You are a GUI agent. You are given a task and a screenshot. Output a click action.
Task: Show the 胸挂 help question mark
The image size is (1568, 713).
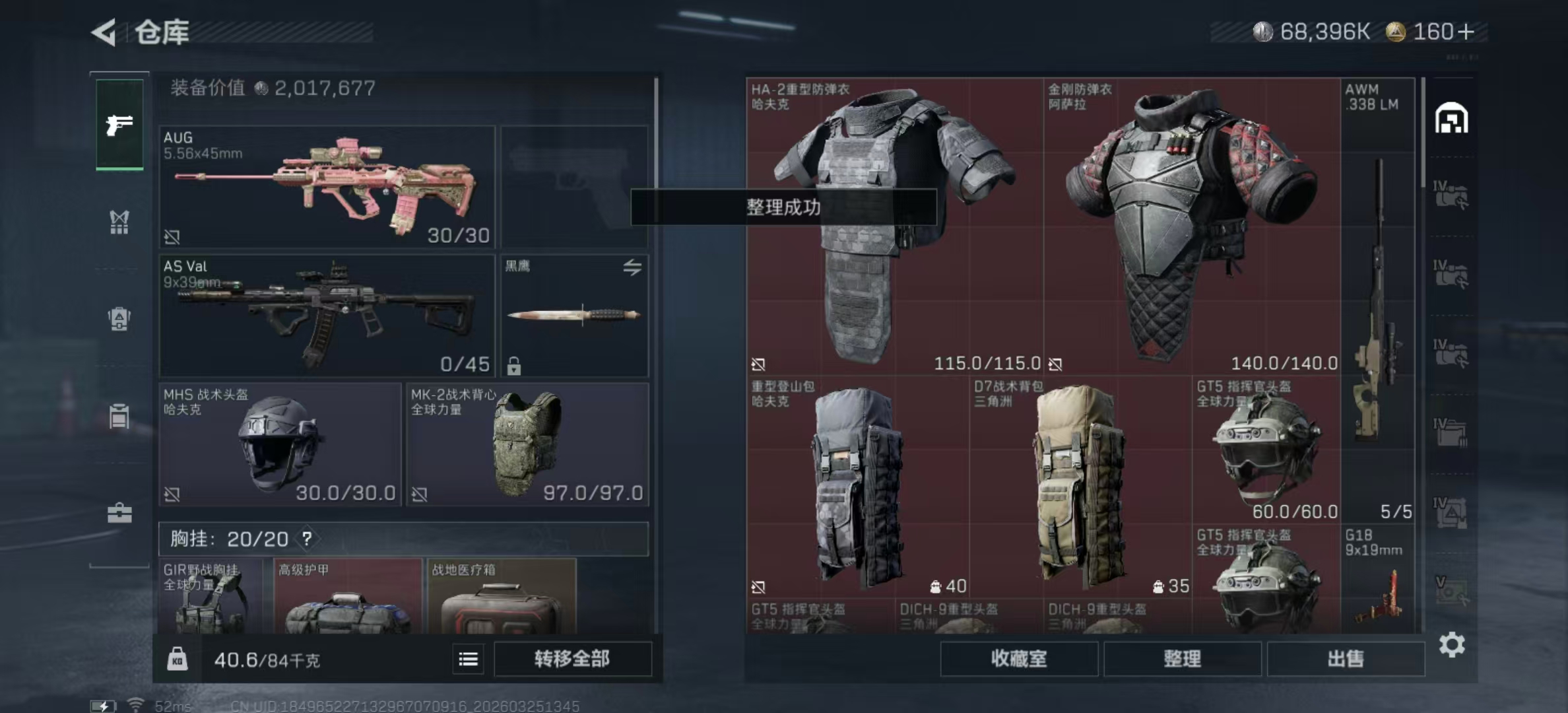(x=307, y=539)
